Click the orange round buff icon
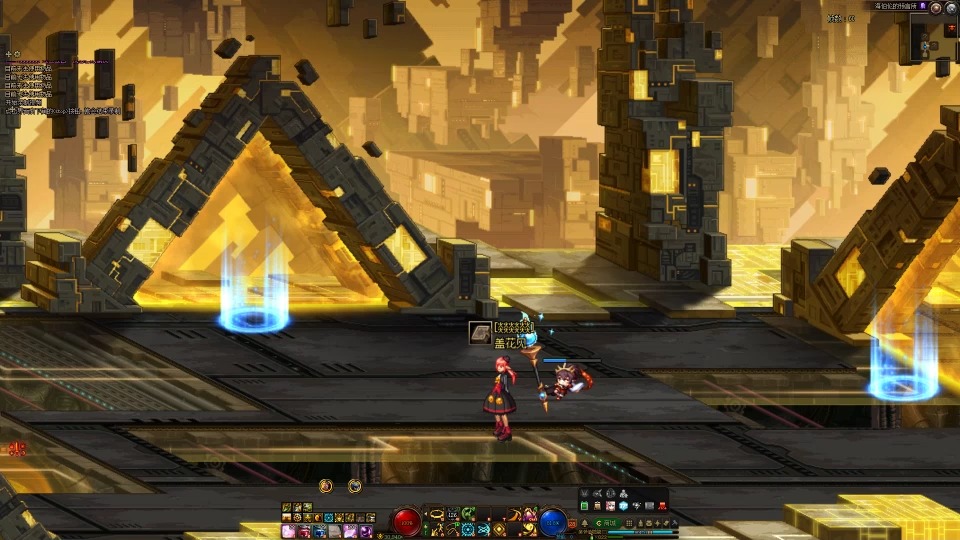 click(x=325, y=486)
